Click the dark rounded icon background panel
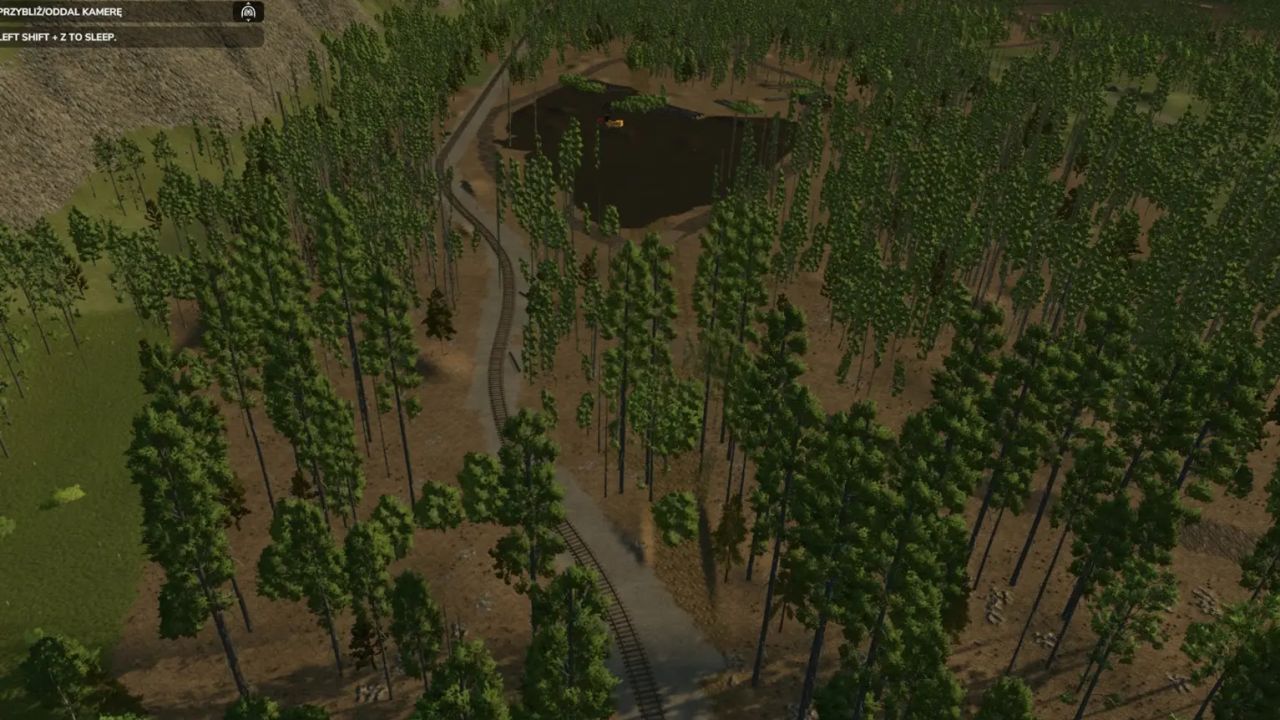 [x=248, y=12]
